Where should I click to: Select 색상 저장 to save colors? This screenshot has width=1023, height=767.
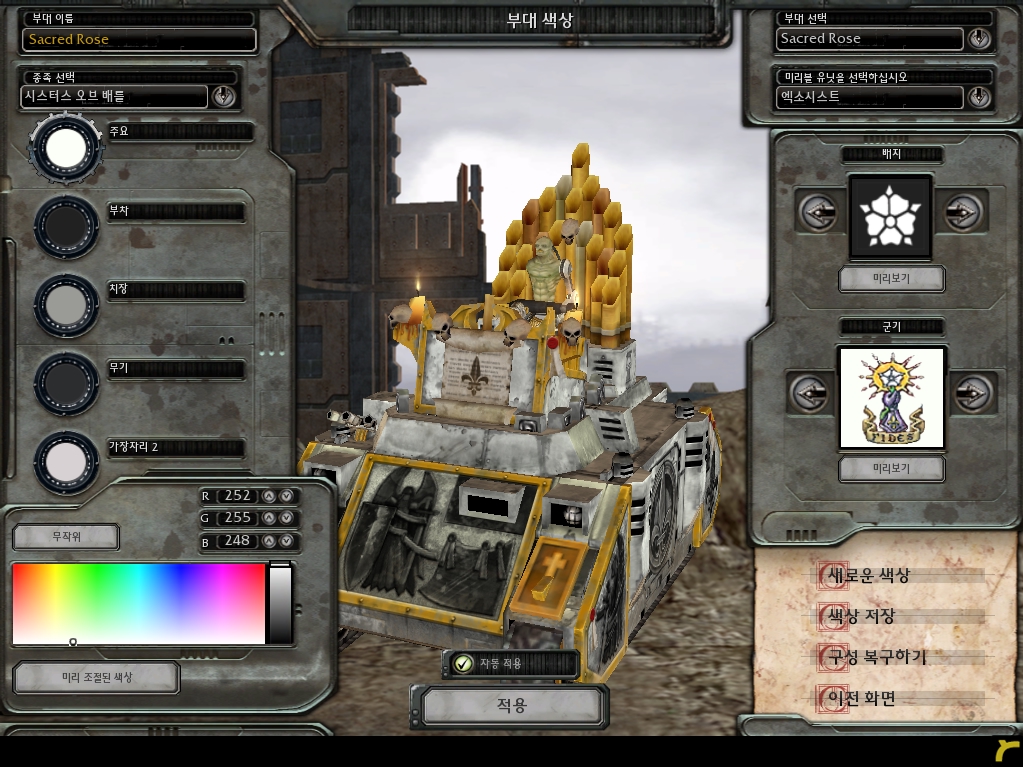[x=858, y=617]
